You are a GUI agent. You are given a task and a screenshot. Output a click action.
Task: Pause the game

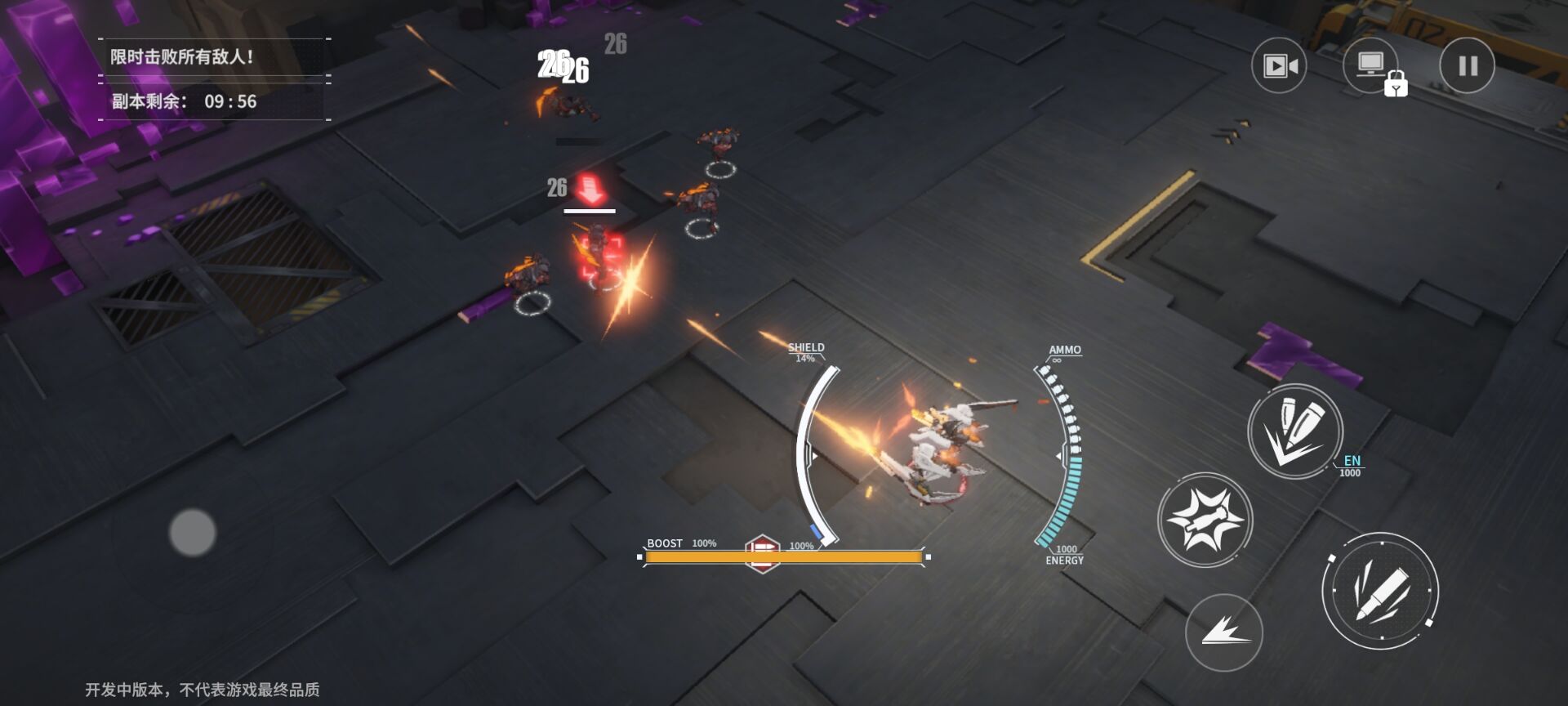coord(1467,65)
